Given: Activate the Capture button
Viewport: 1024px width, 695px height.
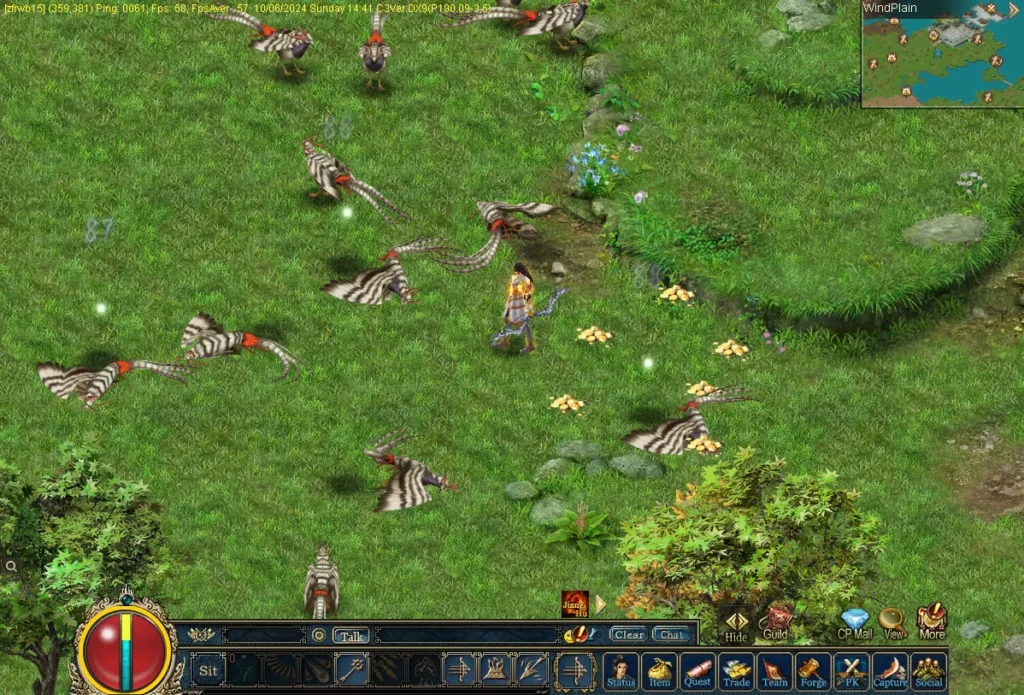Looking at the screenshot, I should point(890,670).
